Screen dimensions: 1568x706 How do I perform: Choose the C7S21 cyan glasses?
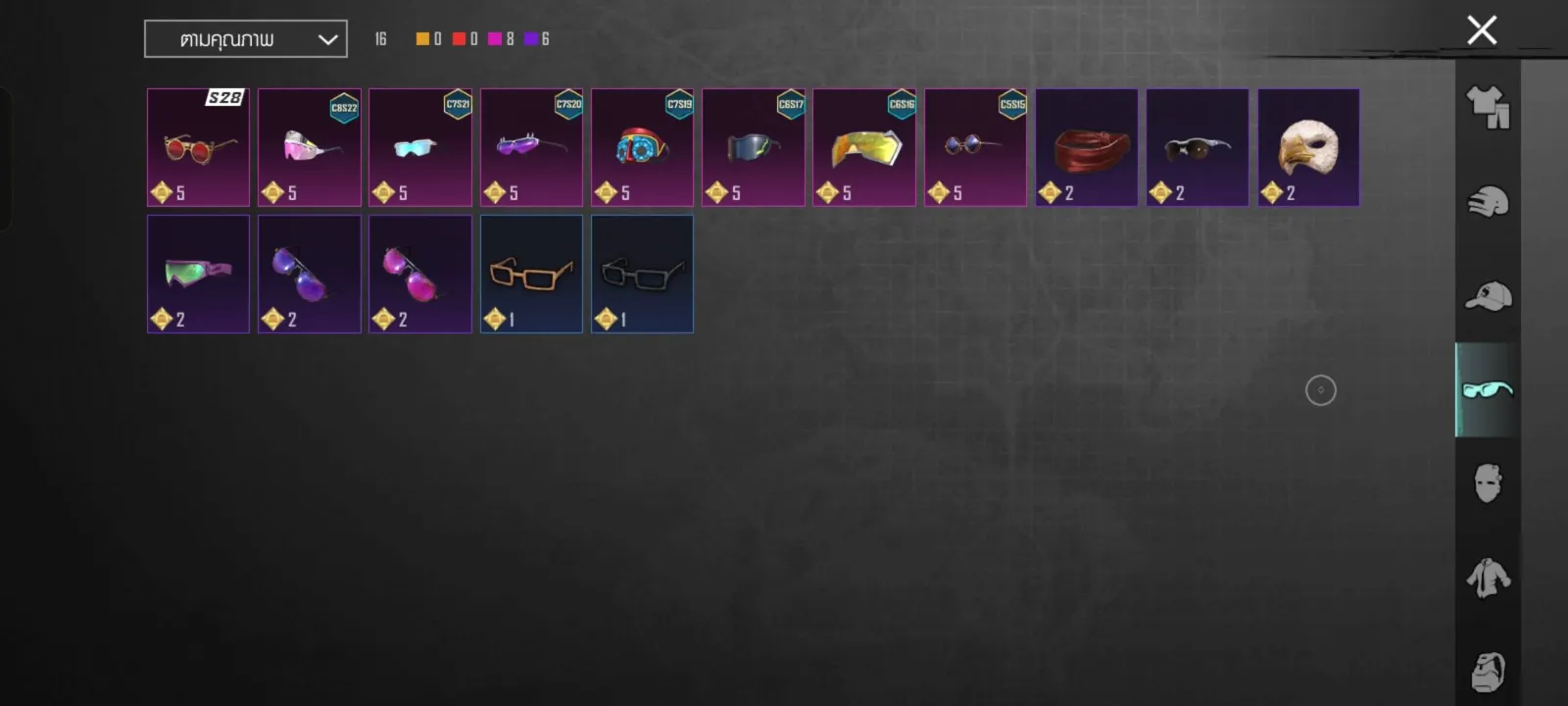point(420,147)
